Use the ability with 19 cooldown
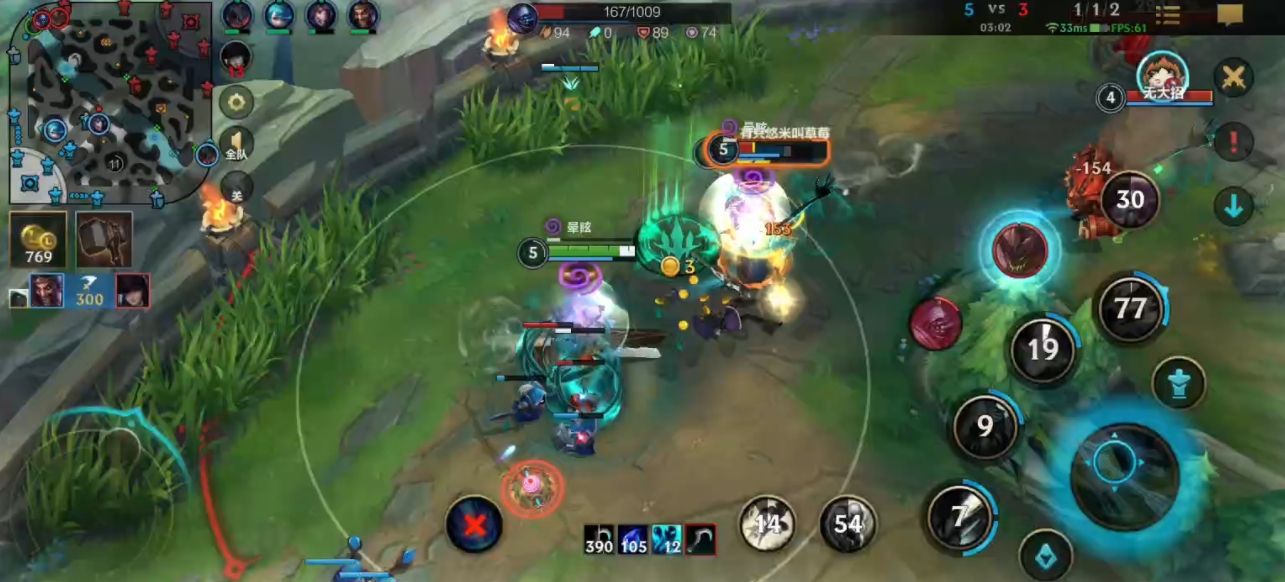Viewport: 1285px width, 582px height. pos(1042,349)
